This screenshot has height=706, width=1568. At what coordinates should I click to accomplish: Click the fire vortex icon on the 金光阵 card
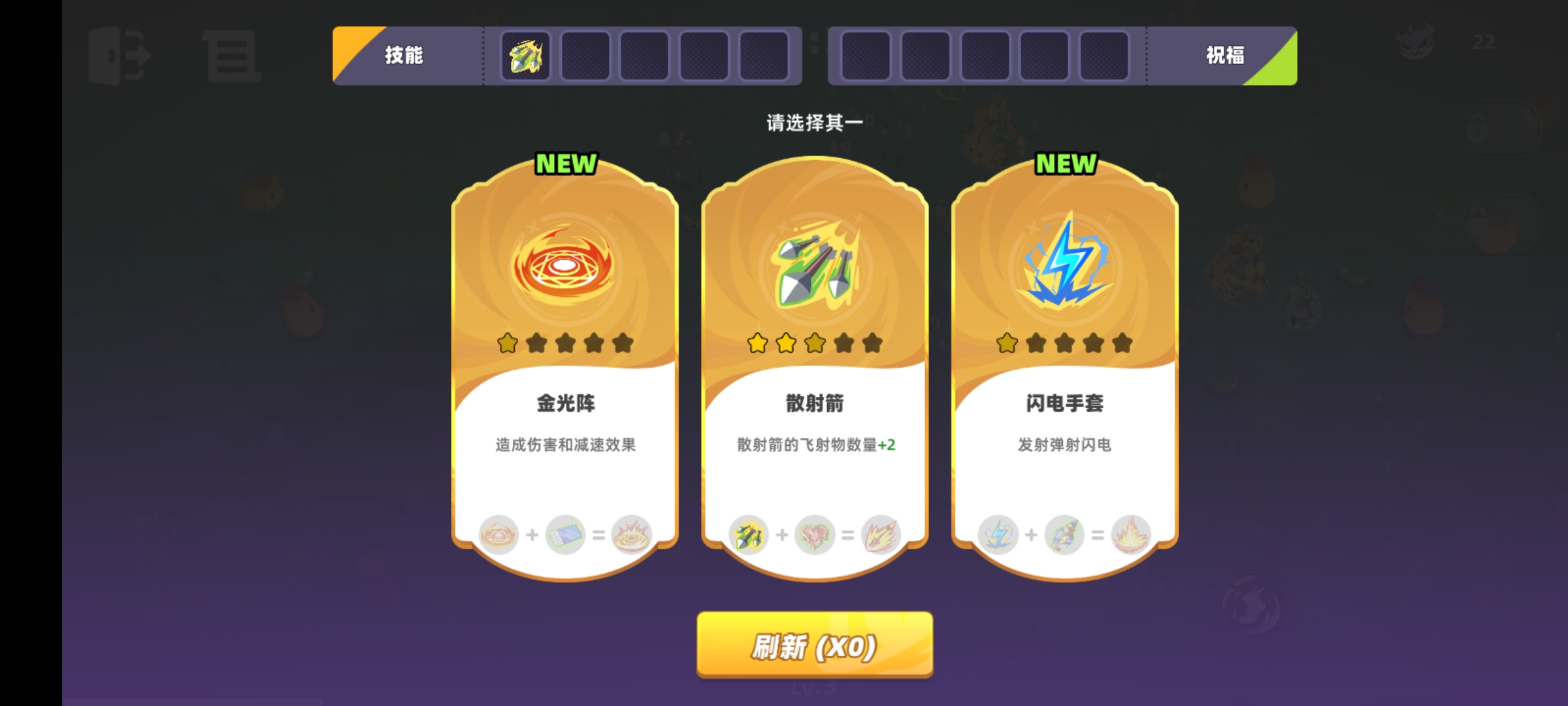pyautogui.click(x=564, y=263)
